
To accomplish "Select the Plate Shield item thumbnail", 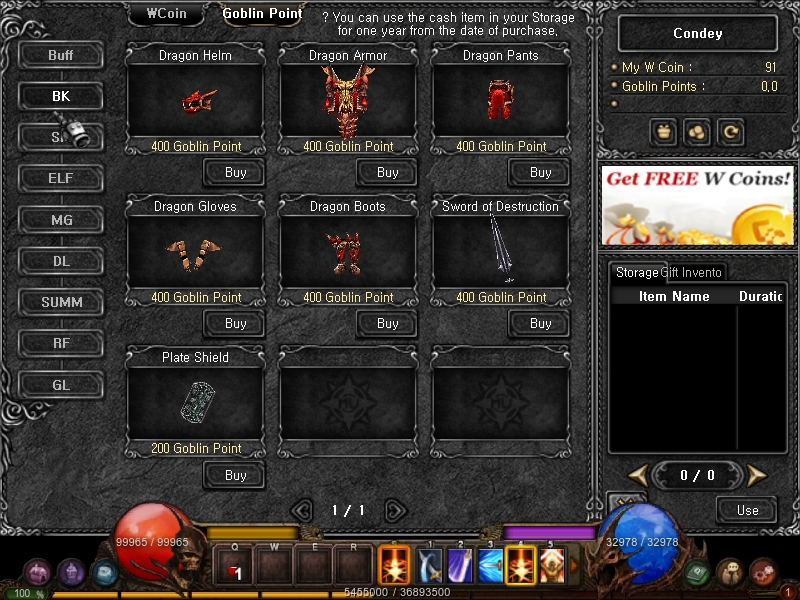I will (196, 402).
